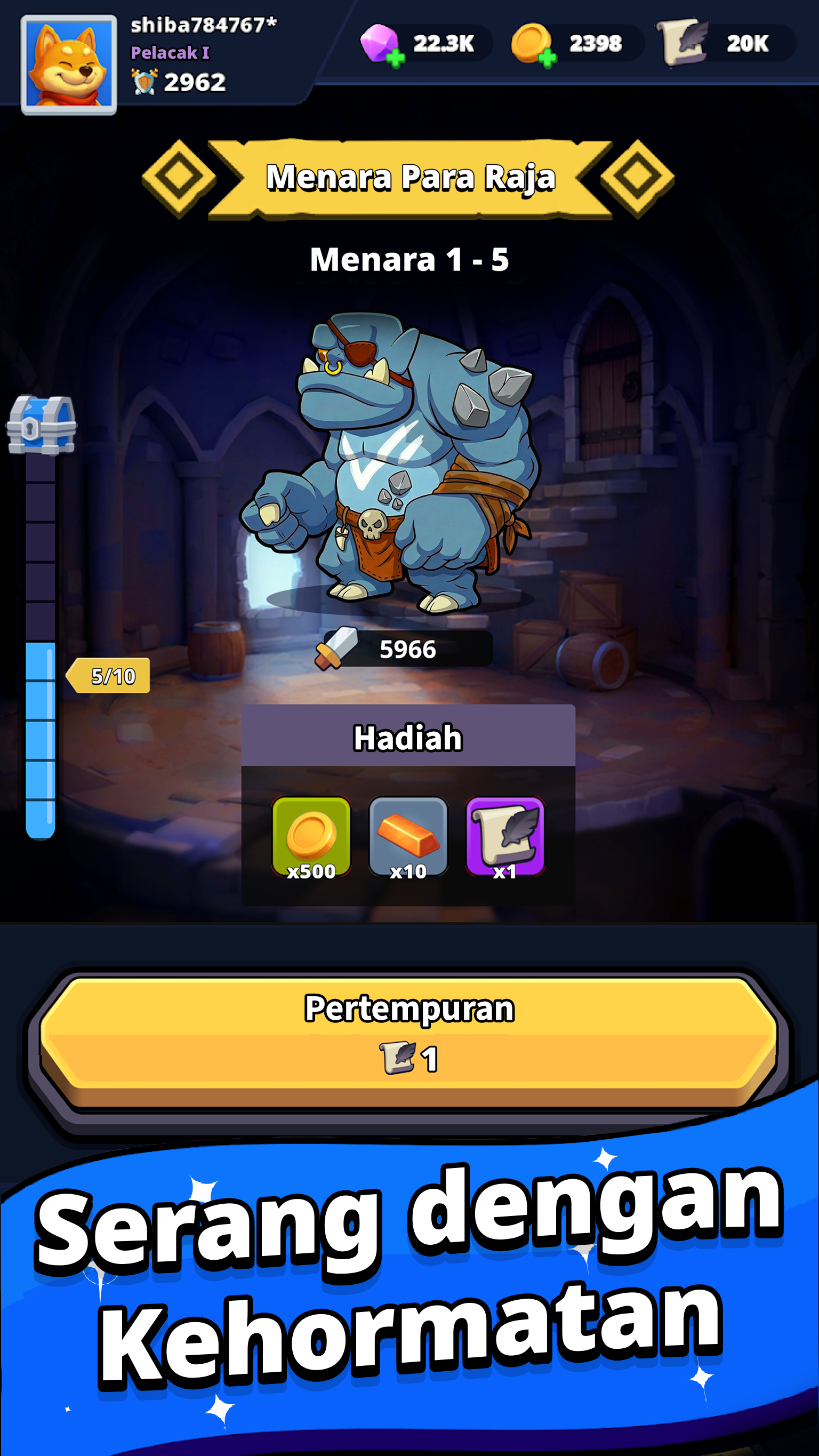This screenshot has width=819, height=1456.
Task: Tap the sword icon beside the 5966 stat
Action: [x=336, y=649]
